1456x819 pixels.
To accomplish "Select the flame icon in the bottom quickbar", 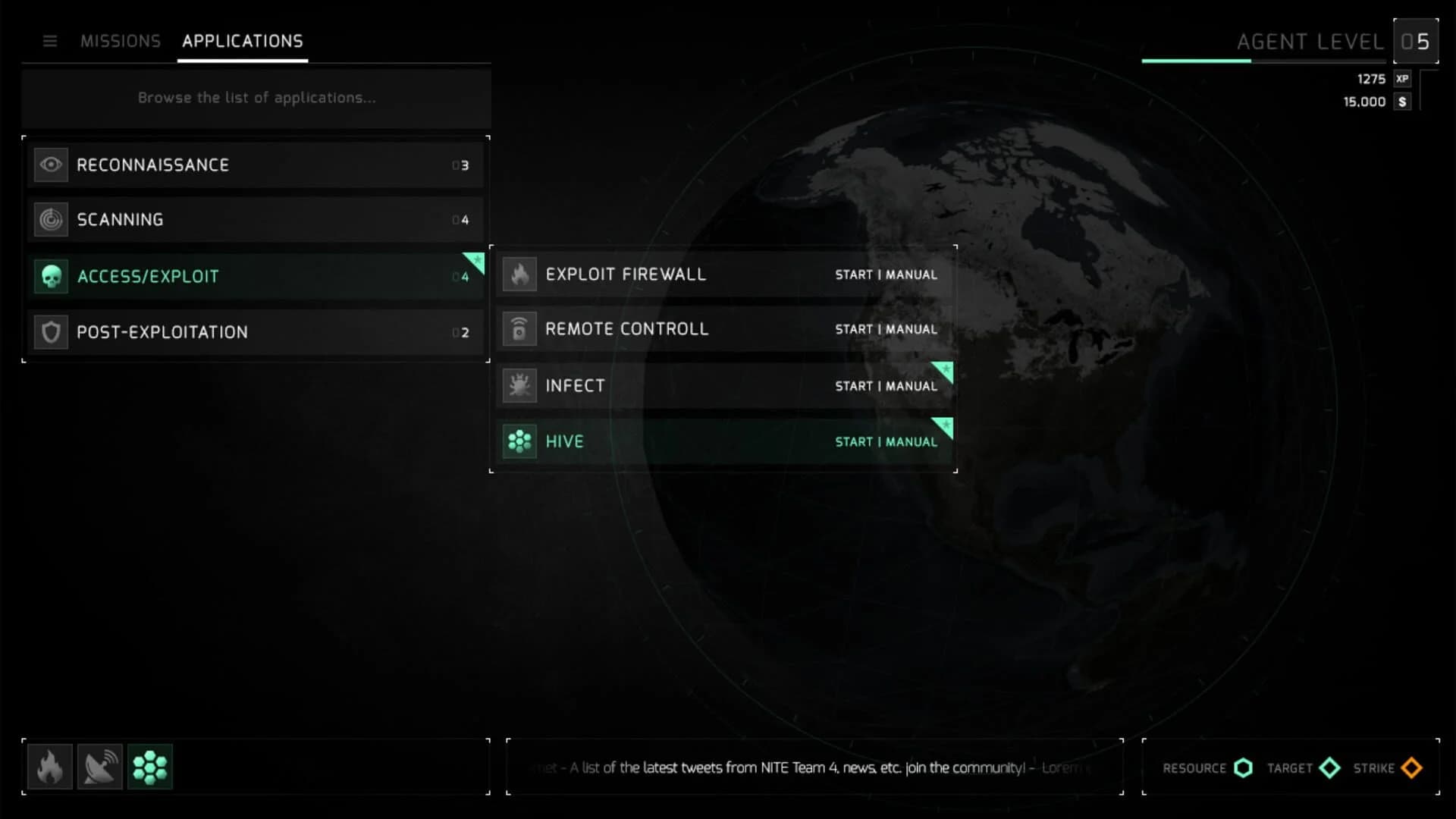I will [x=50, y=767].
